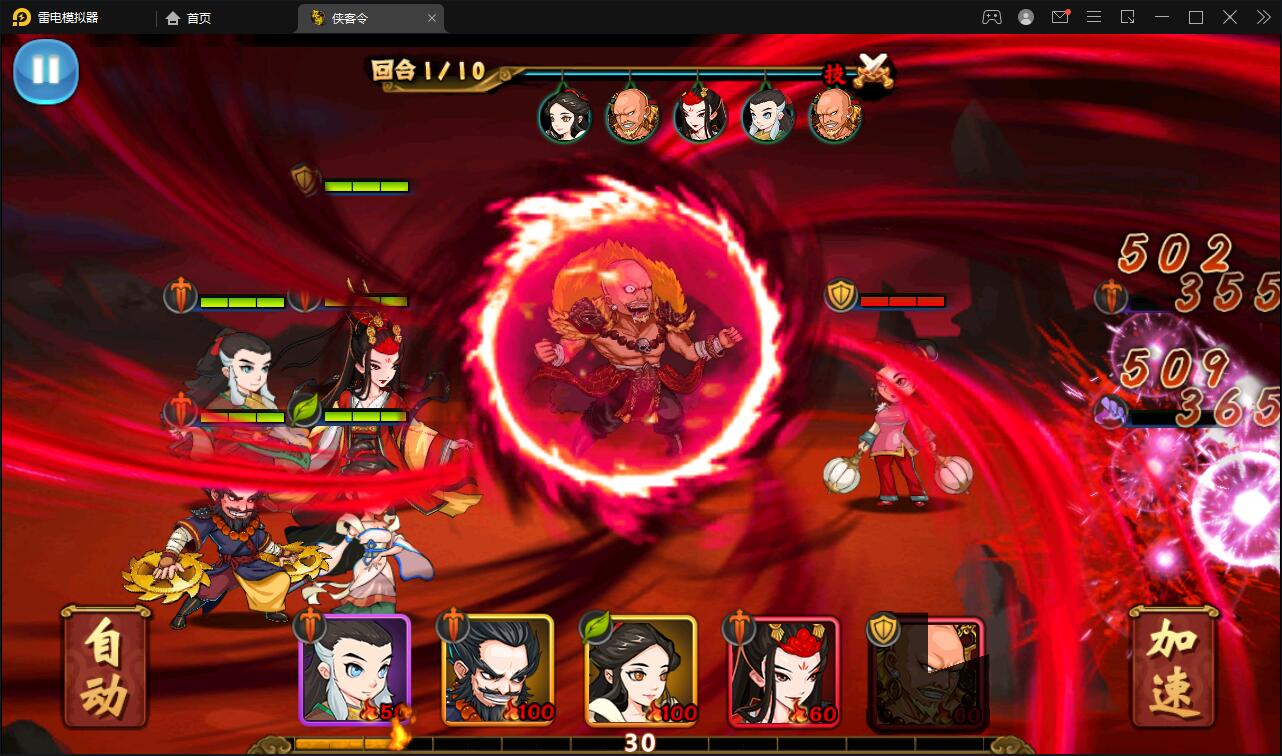
Task: Switch to the 首页 home tab
Action: pos(189,18)
